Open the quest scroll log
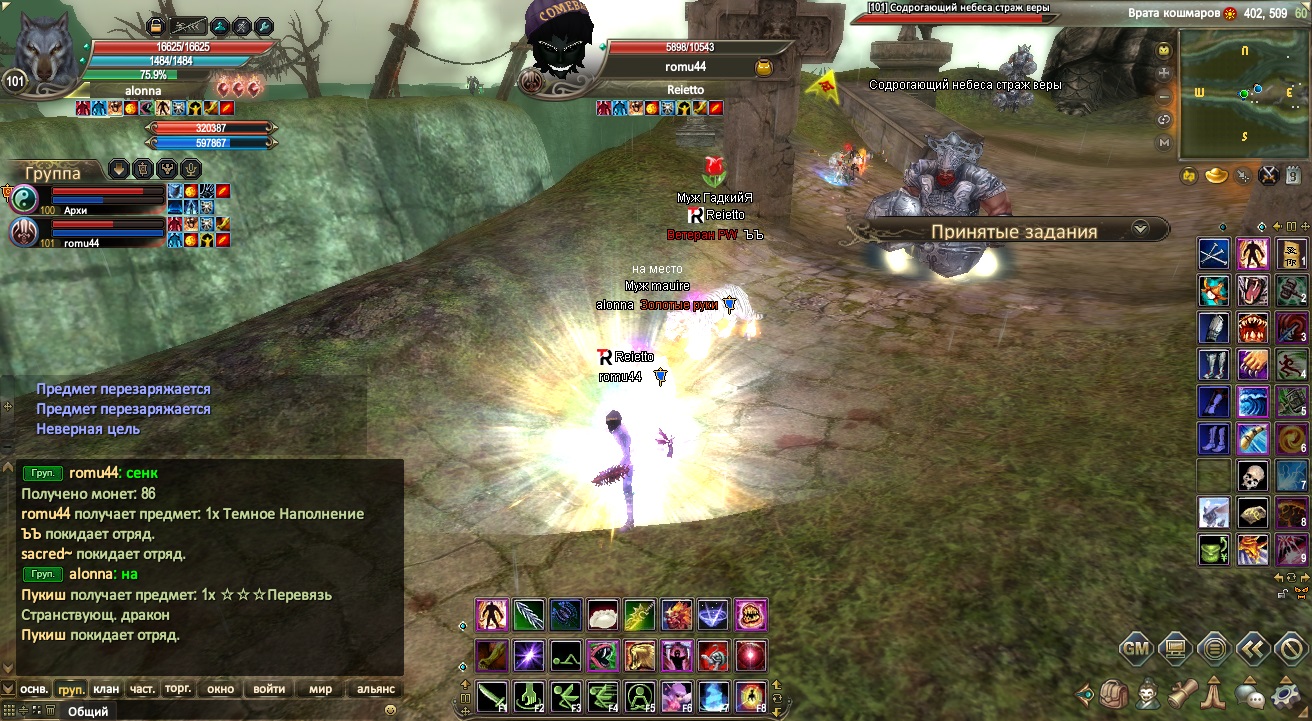The width and height of the screenshot is (1312, 721). click(1184, 692)
